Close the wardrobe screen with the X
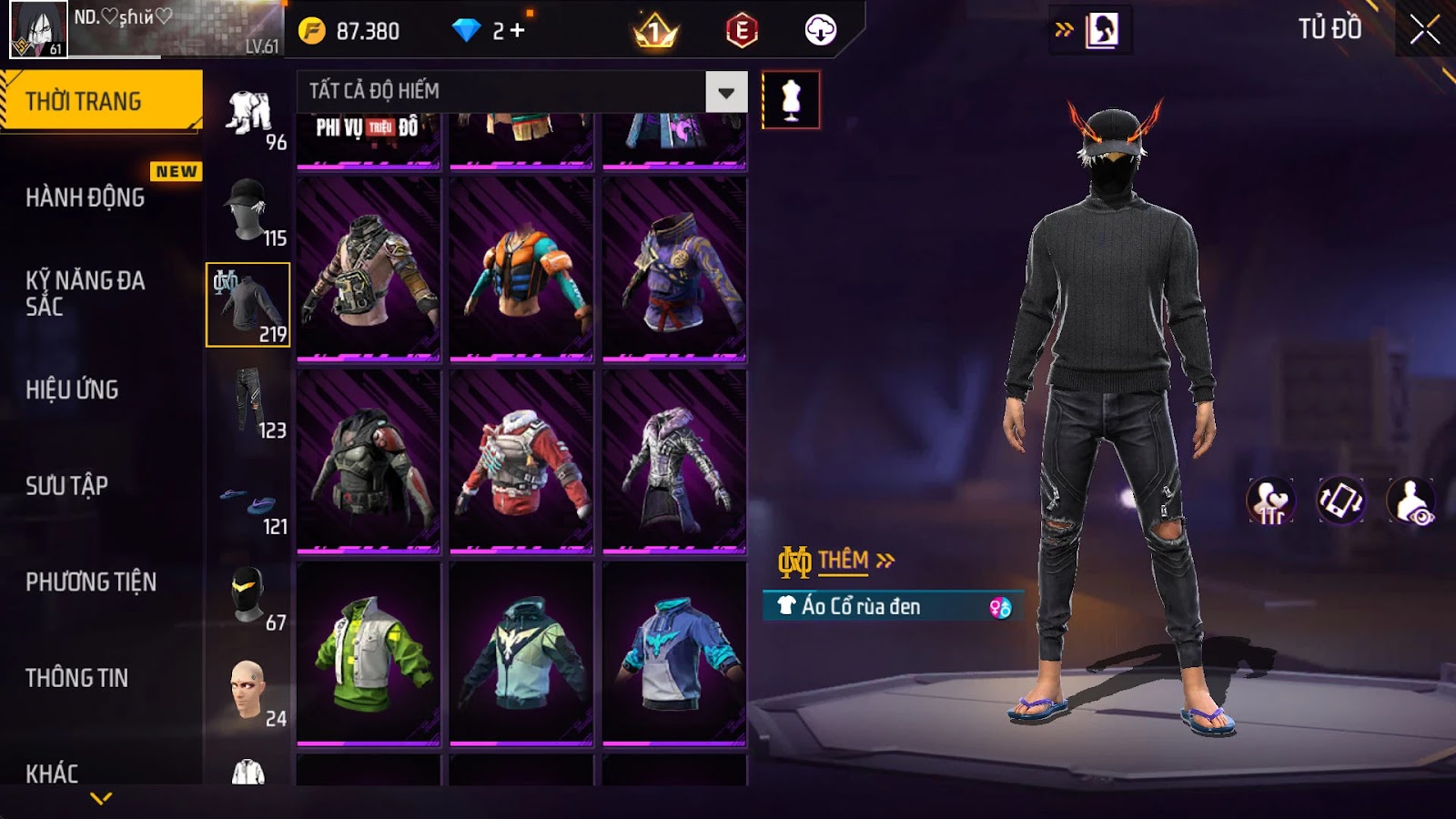Image resolution: width=1456 pixels, height=819 pixels. point(1424,30)
